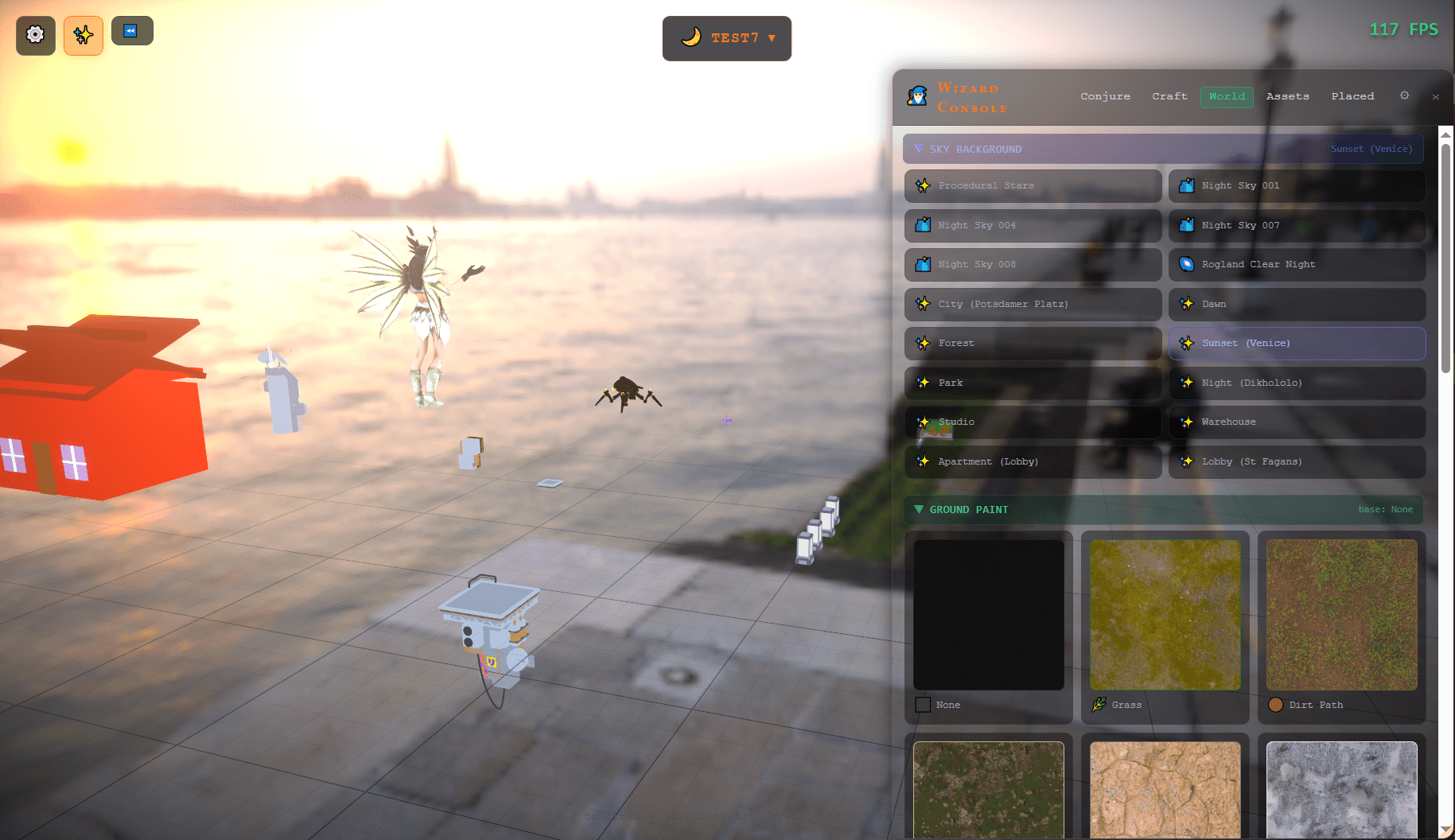Open the Craft tab

[1169, 96]
